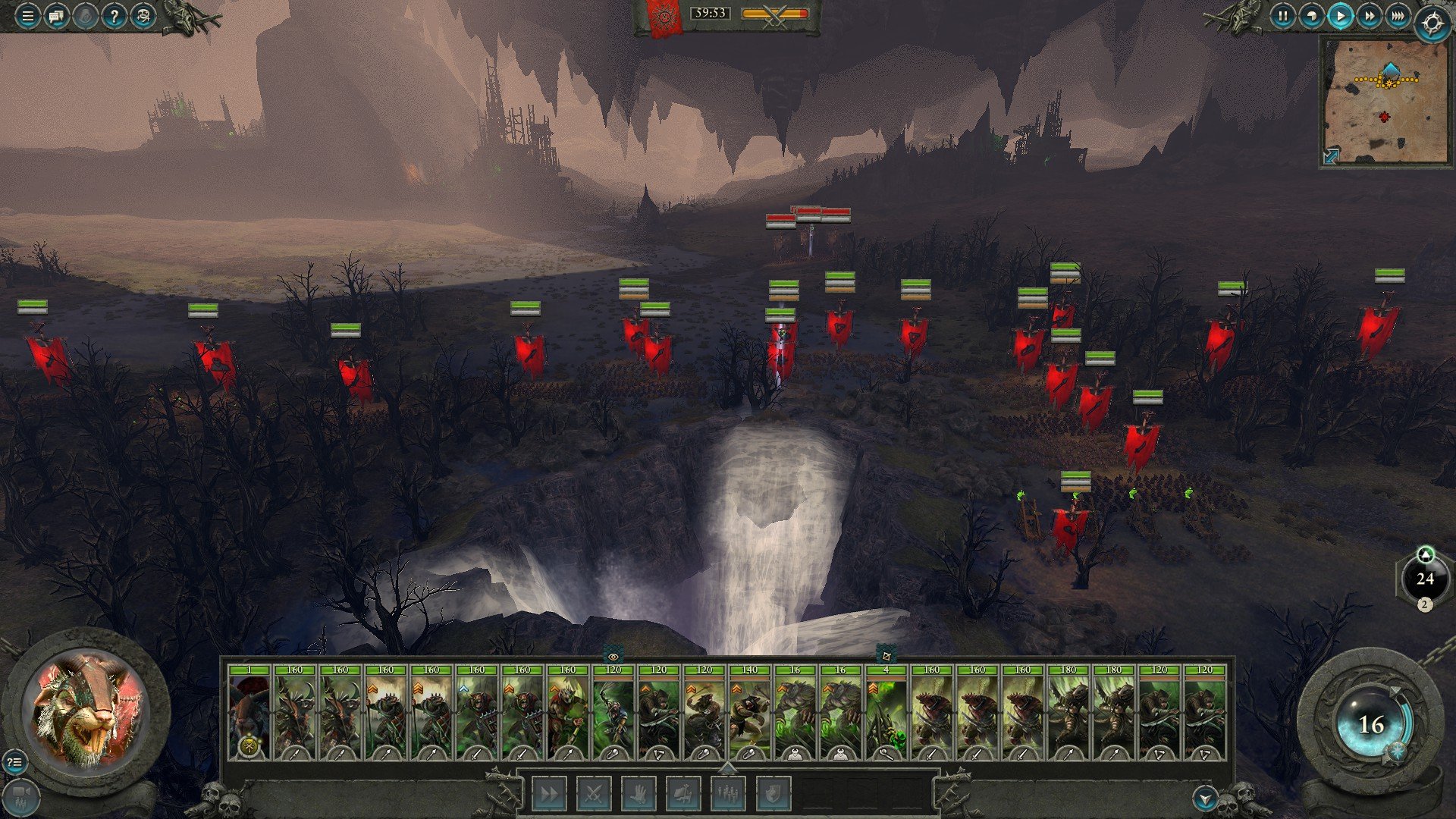Screen dimensions: 1456x819
Task: Open the question mark help button
Action: tap(114, 16)
